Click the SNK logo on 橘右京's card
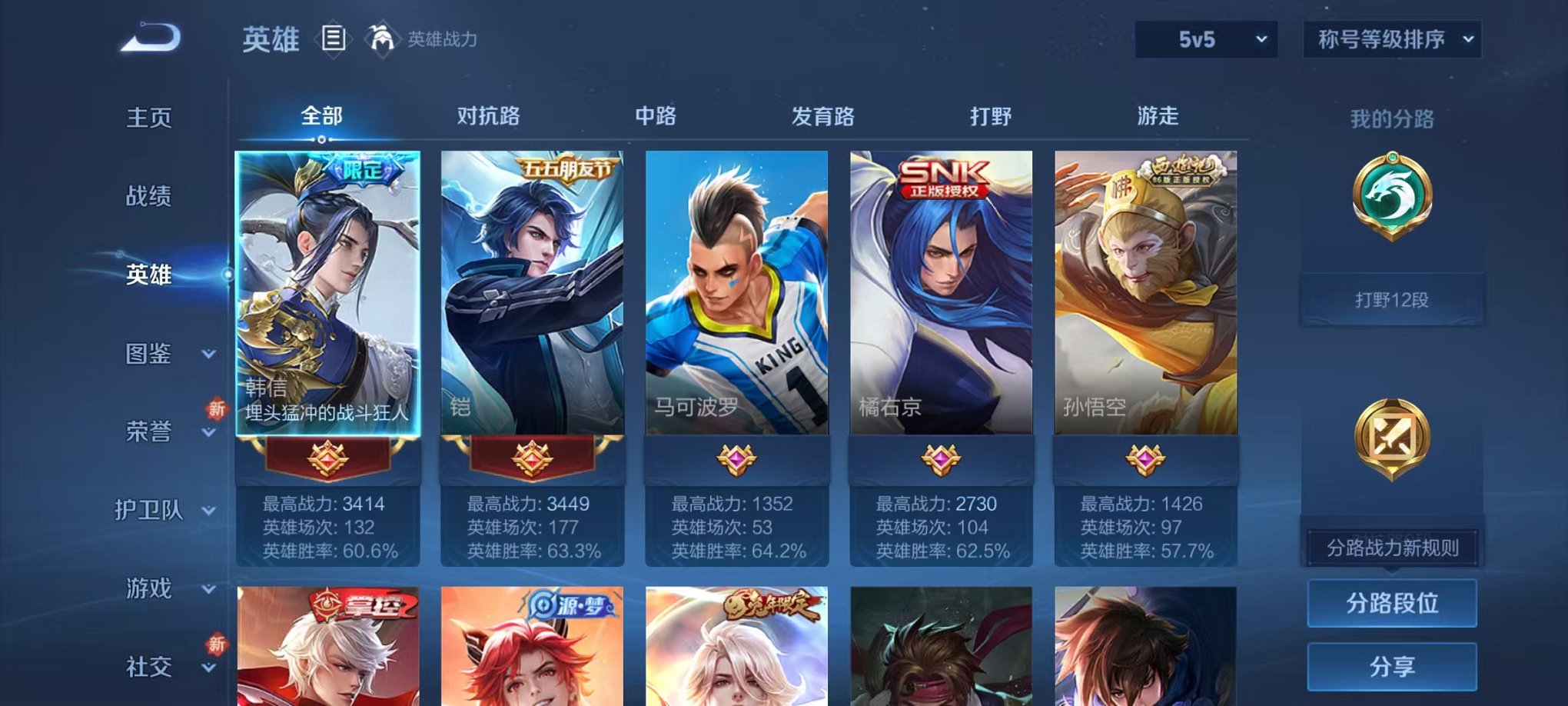This screenshot has height=706, width=1568. [942, 174]
